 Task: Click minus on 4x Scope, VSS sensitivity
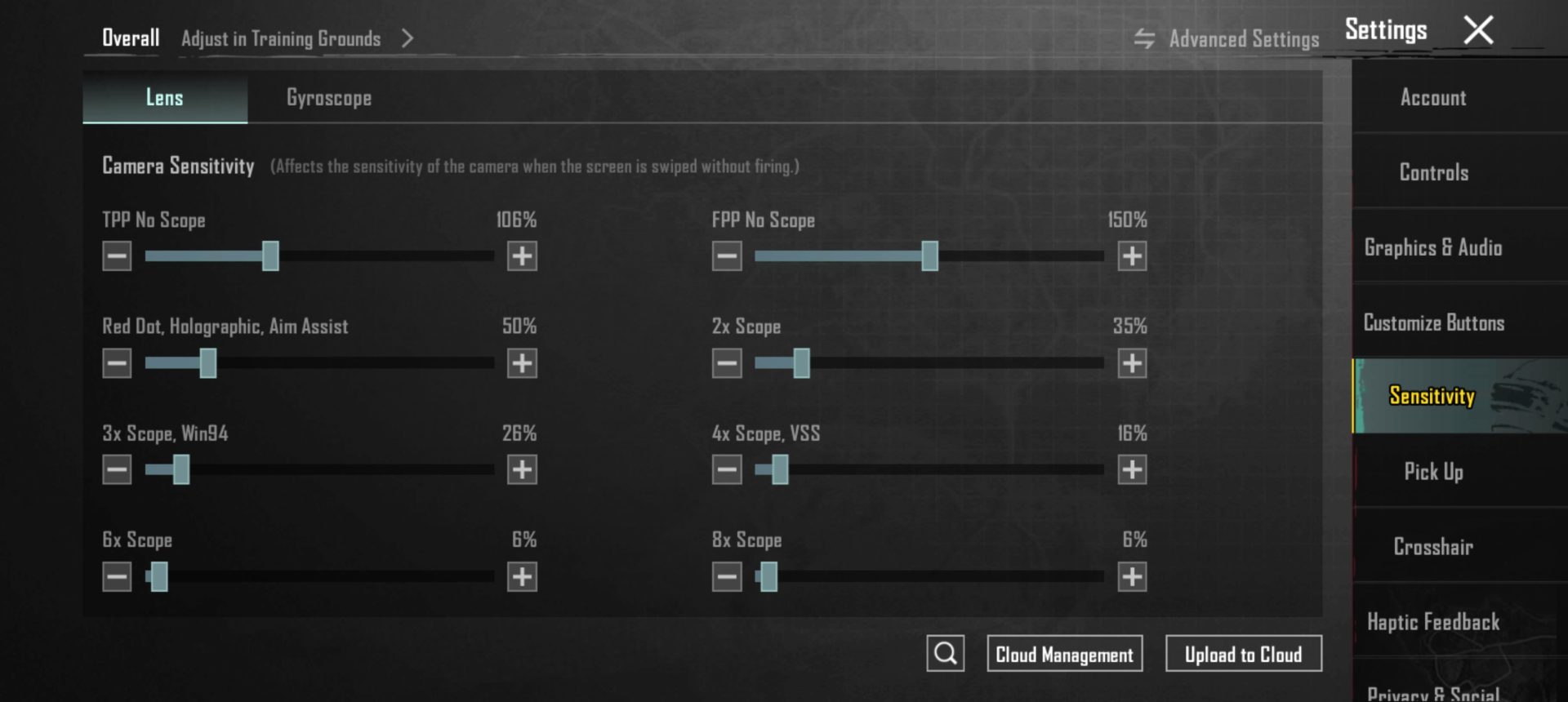click(x=725, y=469)
